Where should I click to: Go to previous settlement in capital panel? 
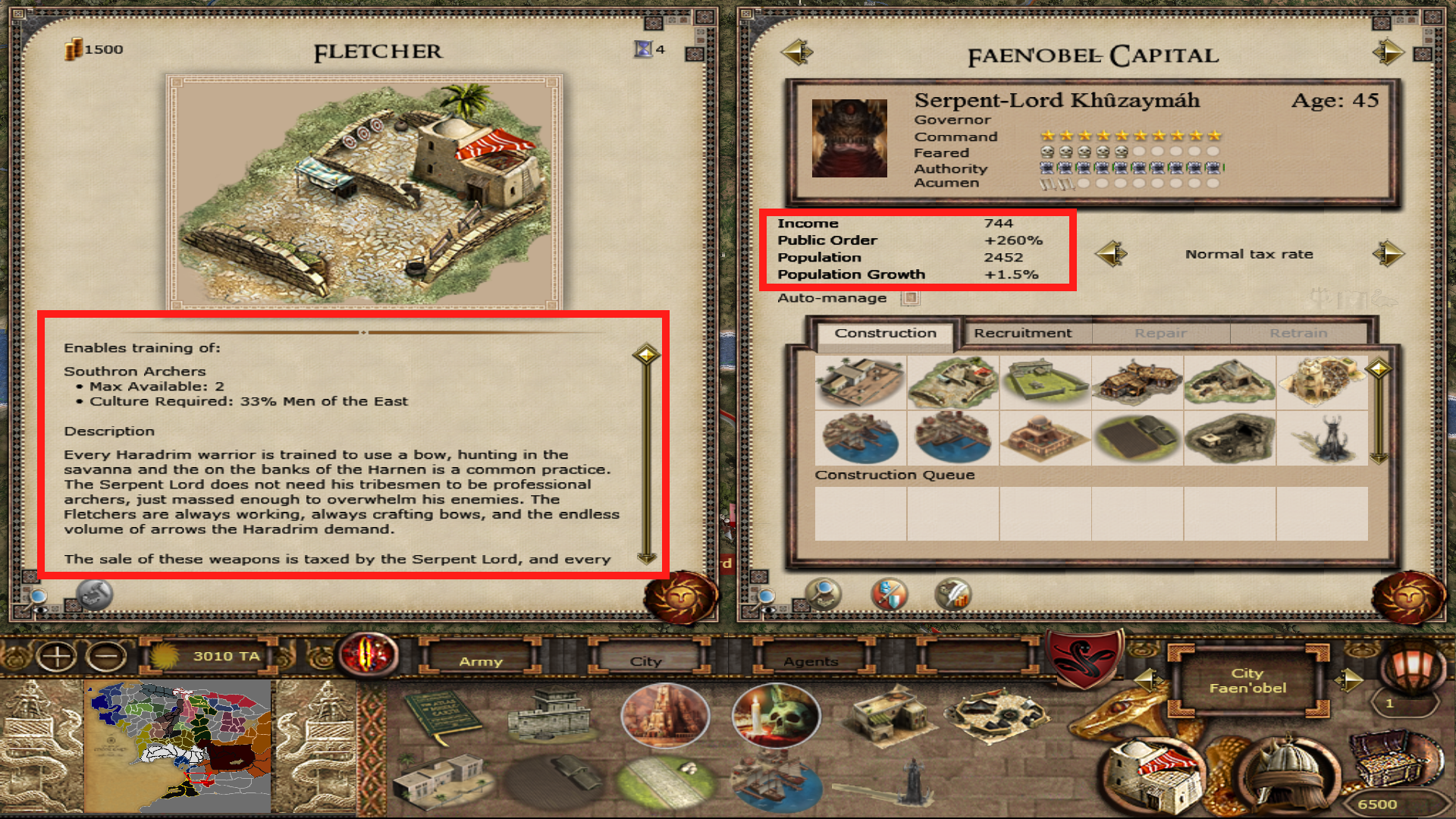(x=796, y=52)
